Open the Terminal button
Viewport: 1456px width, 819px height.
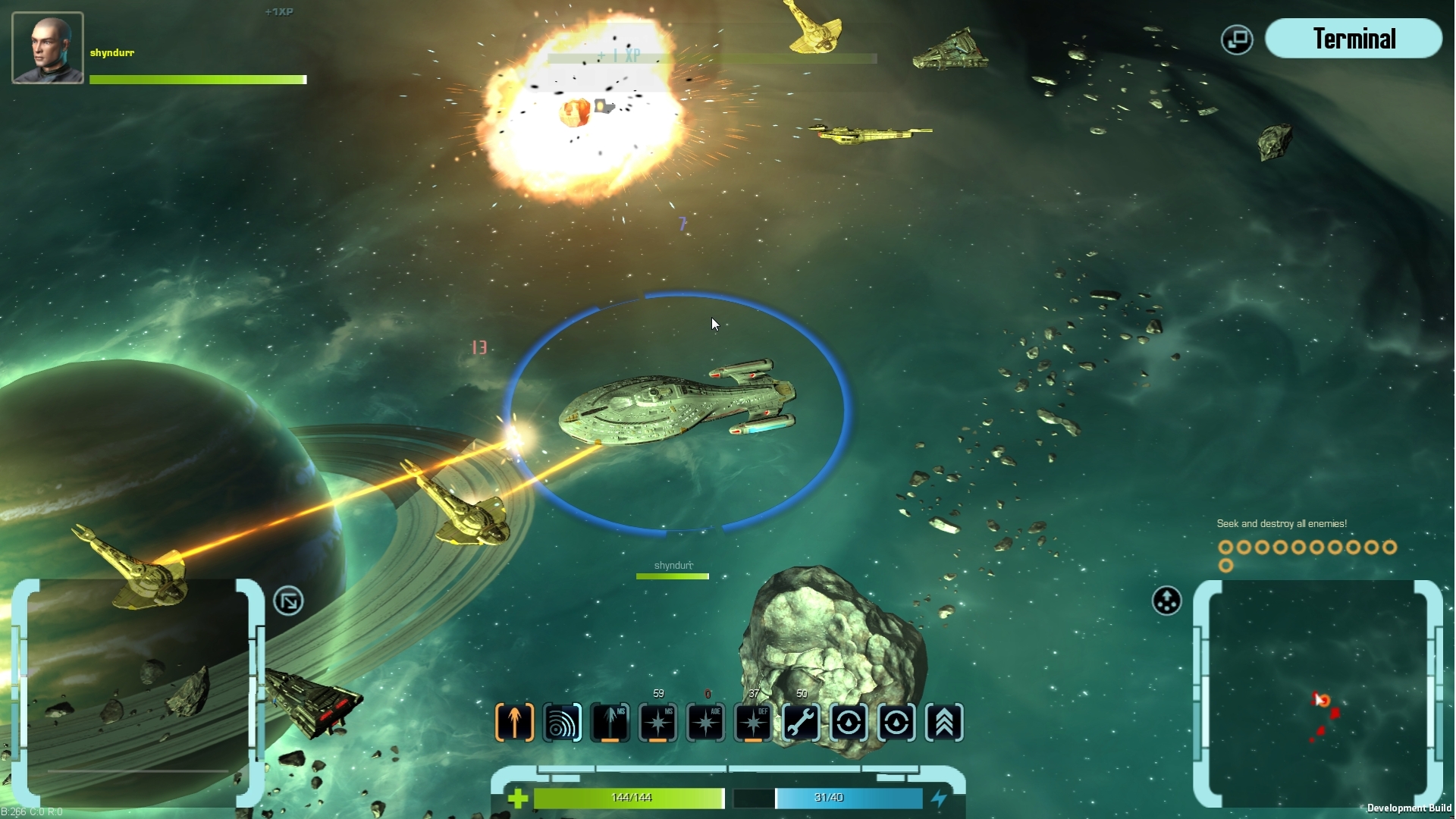click(1354, 39)
